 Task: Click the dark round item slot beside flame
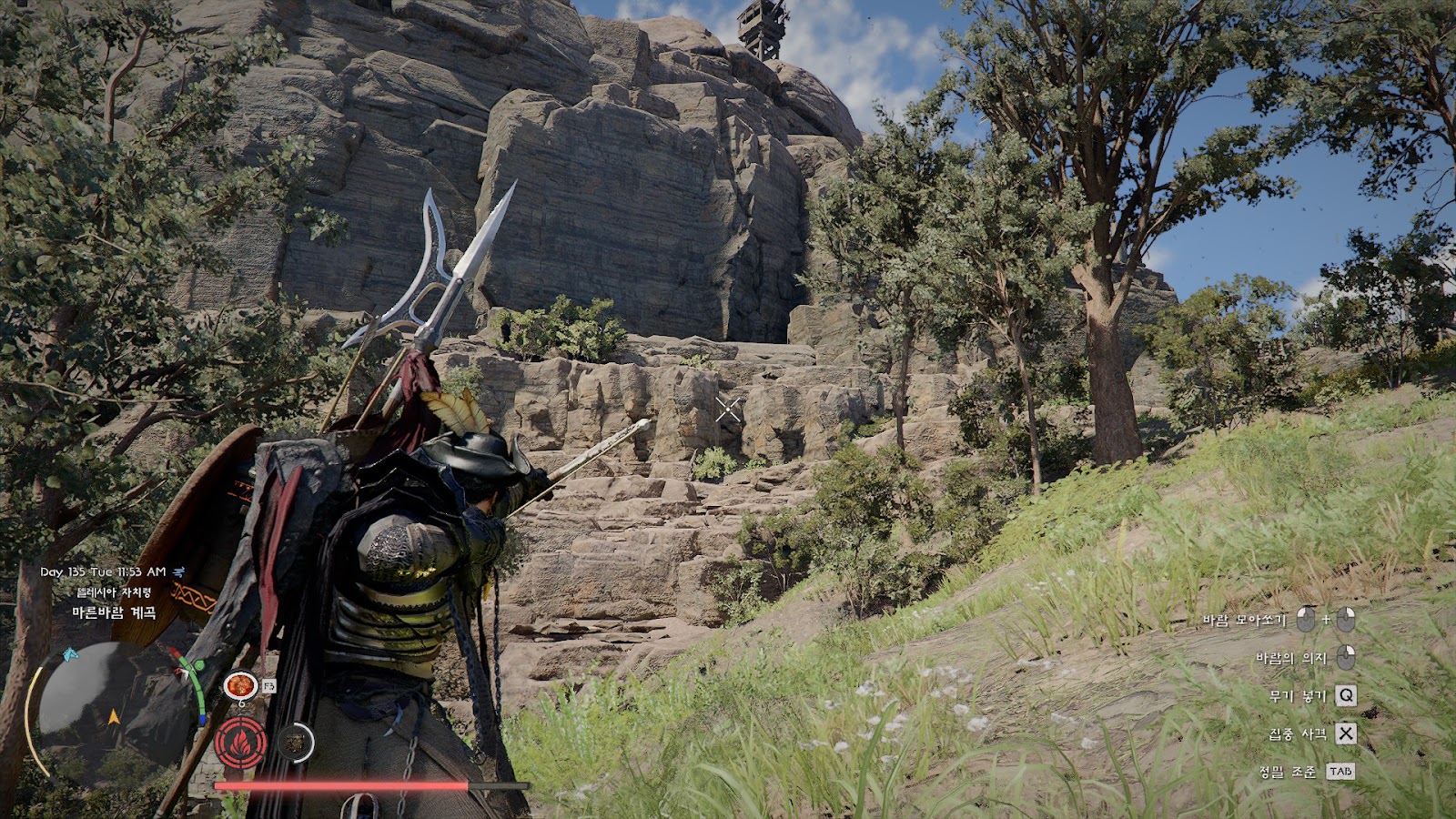[x=295, y=743]
